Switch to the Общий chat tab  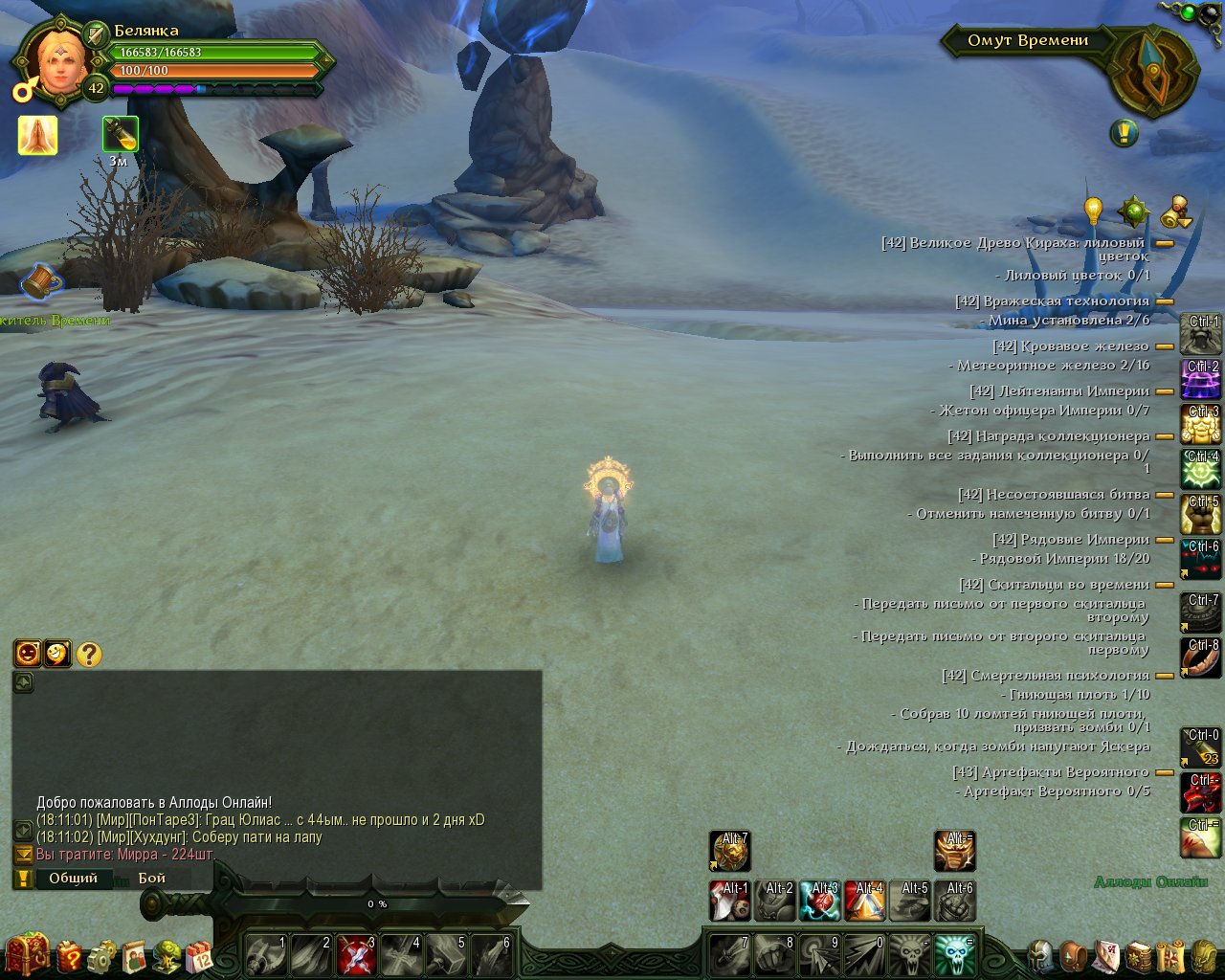point(73,878)
